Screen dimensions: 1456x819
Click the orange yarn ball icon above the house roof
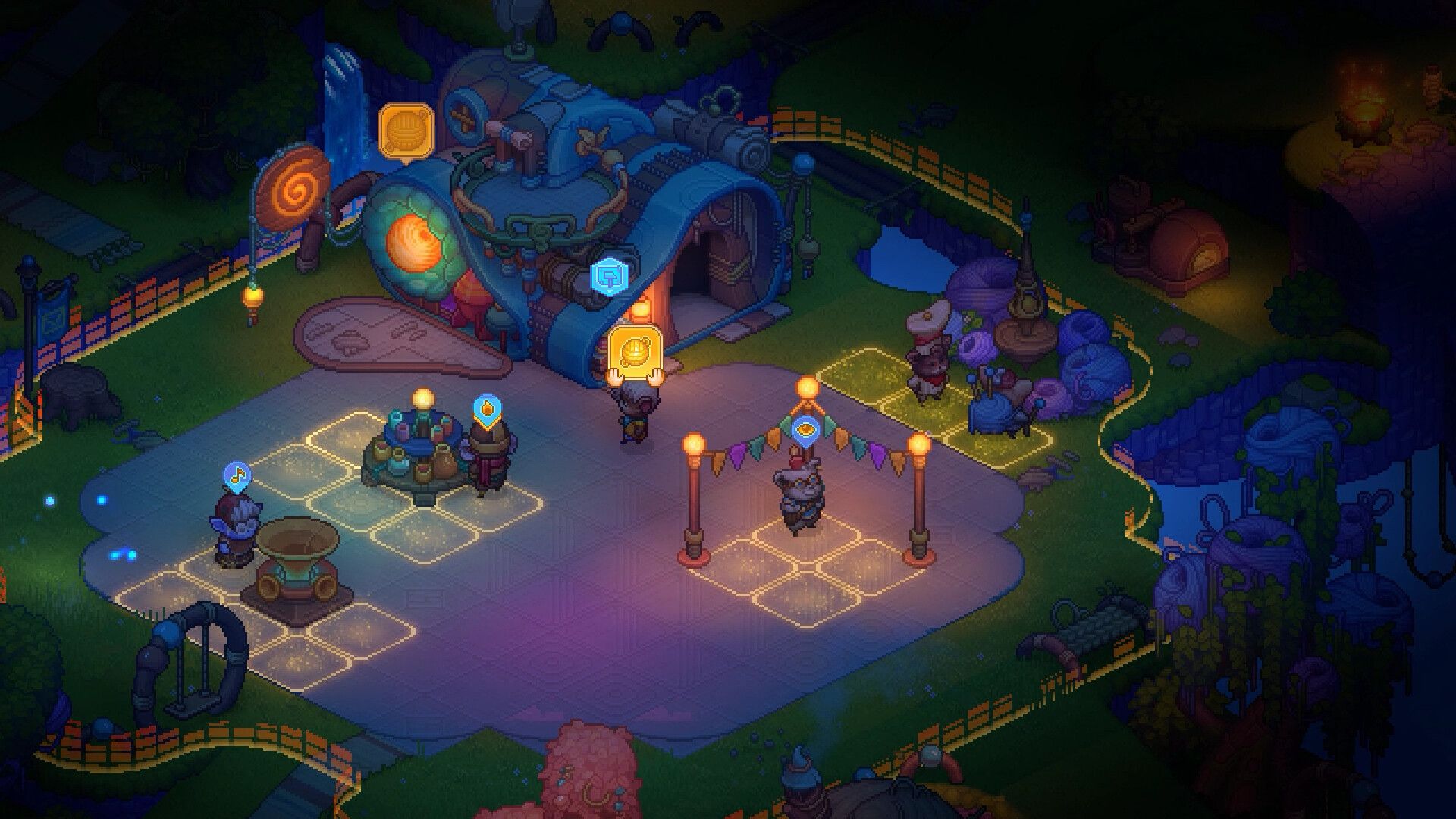coord(406,131)
